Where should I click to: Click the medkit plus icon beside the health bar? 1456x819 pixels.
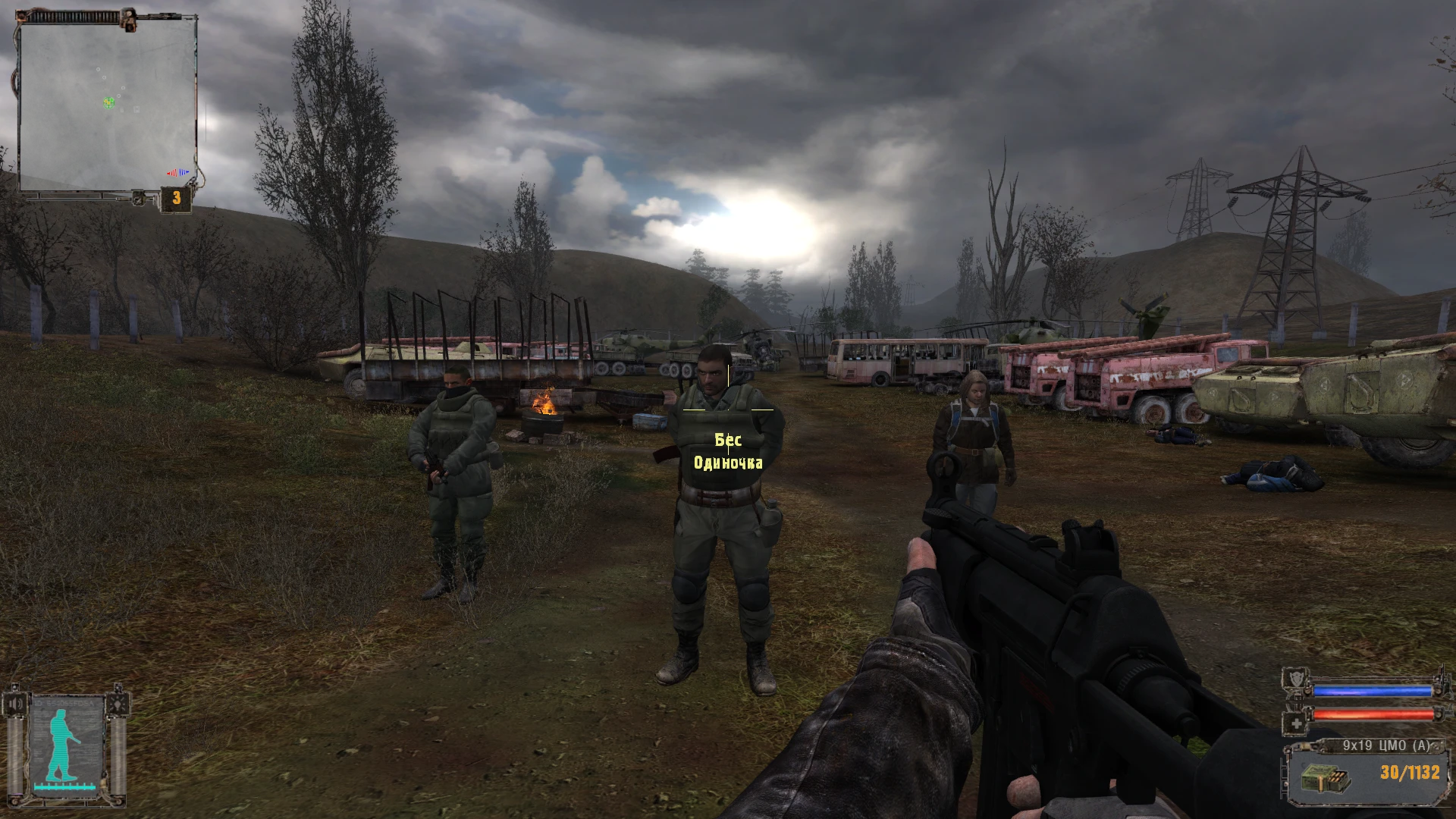click(1297, 723)
